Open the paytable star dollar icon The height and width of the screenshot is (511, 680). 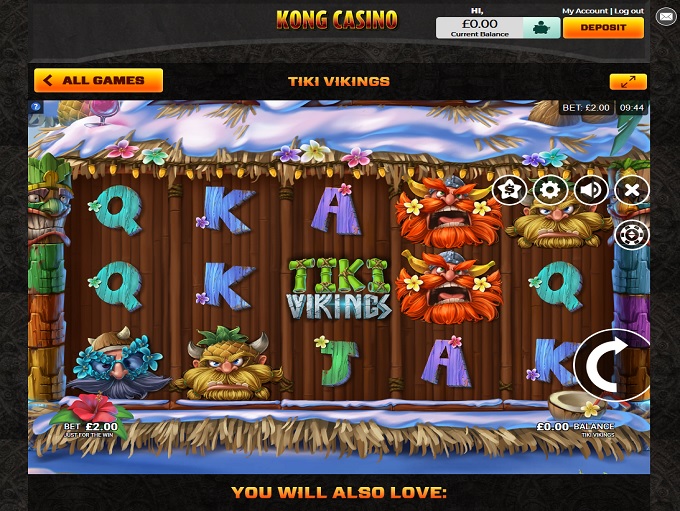[510, 189]
